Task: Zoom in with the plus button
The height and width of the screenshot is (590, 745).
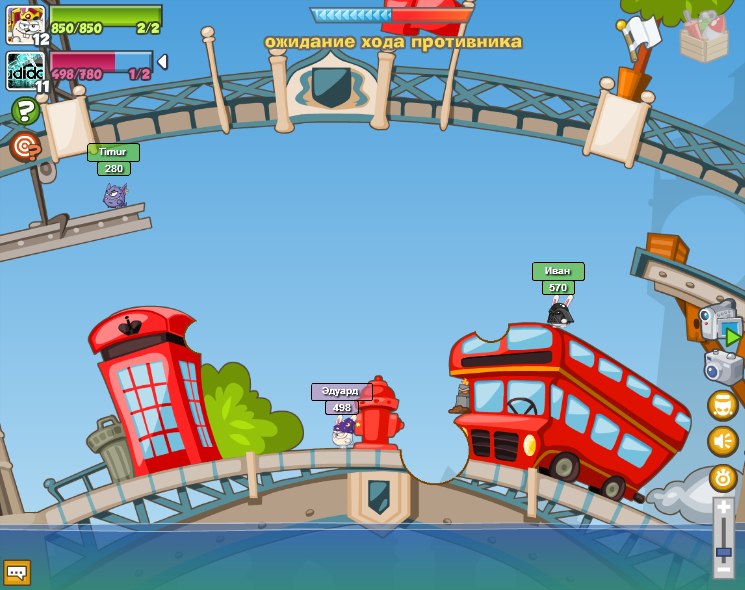Action: 724,508
